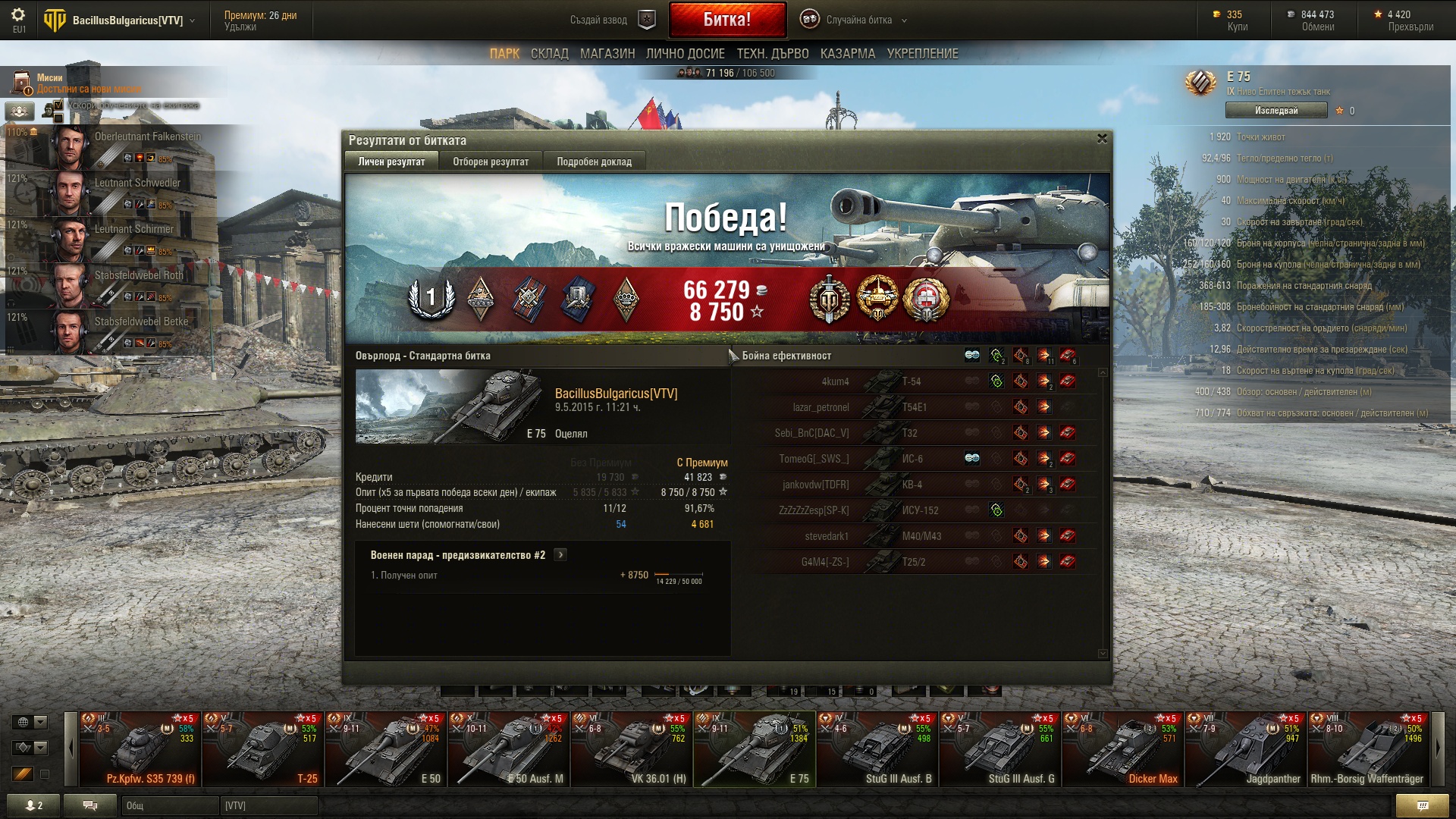Click the Изследвай research button

click(x=1276, y=111)
